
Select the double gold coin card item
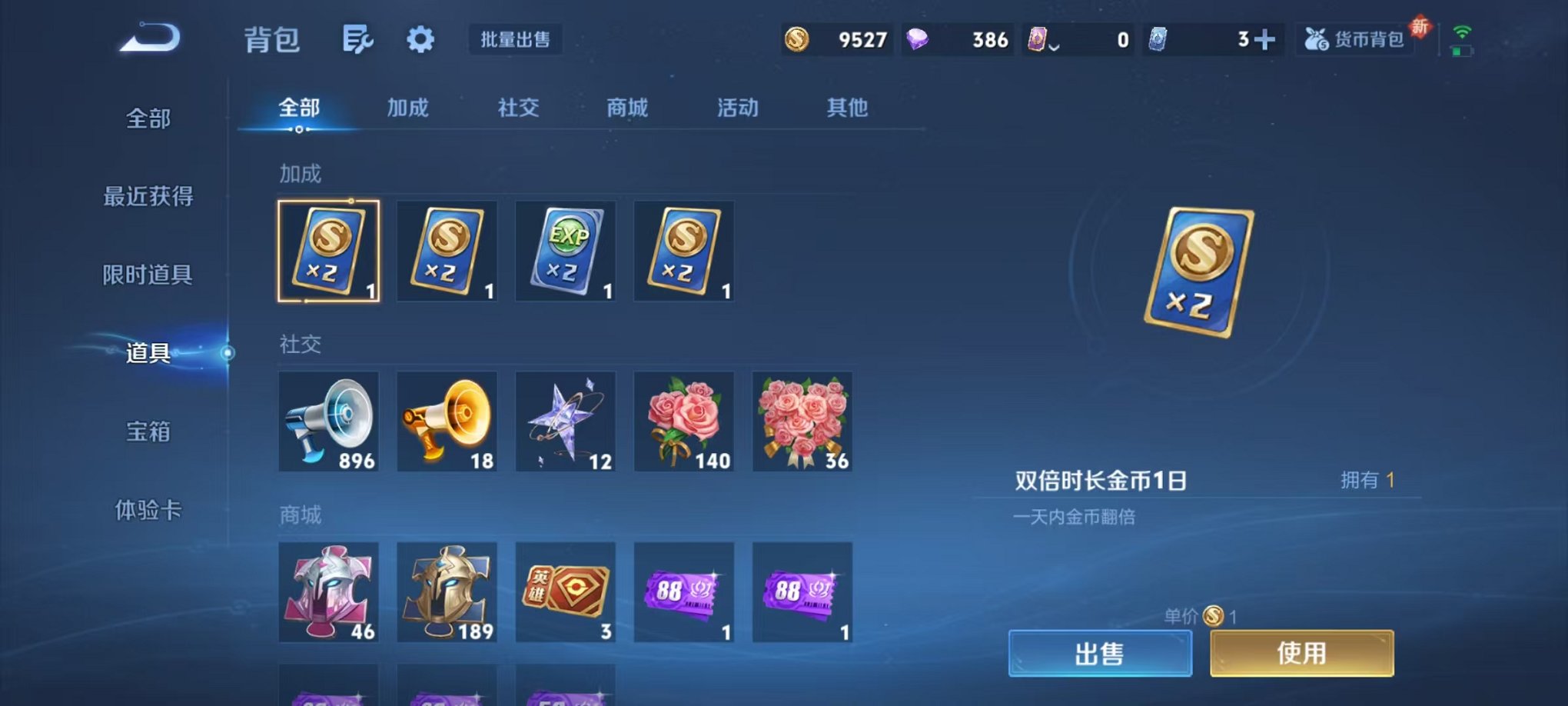point(329,251)
